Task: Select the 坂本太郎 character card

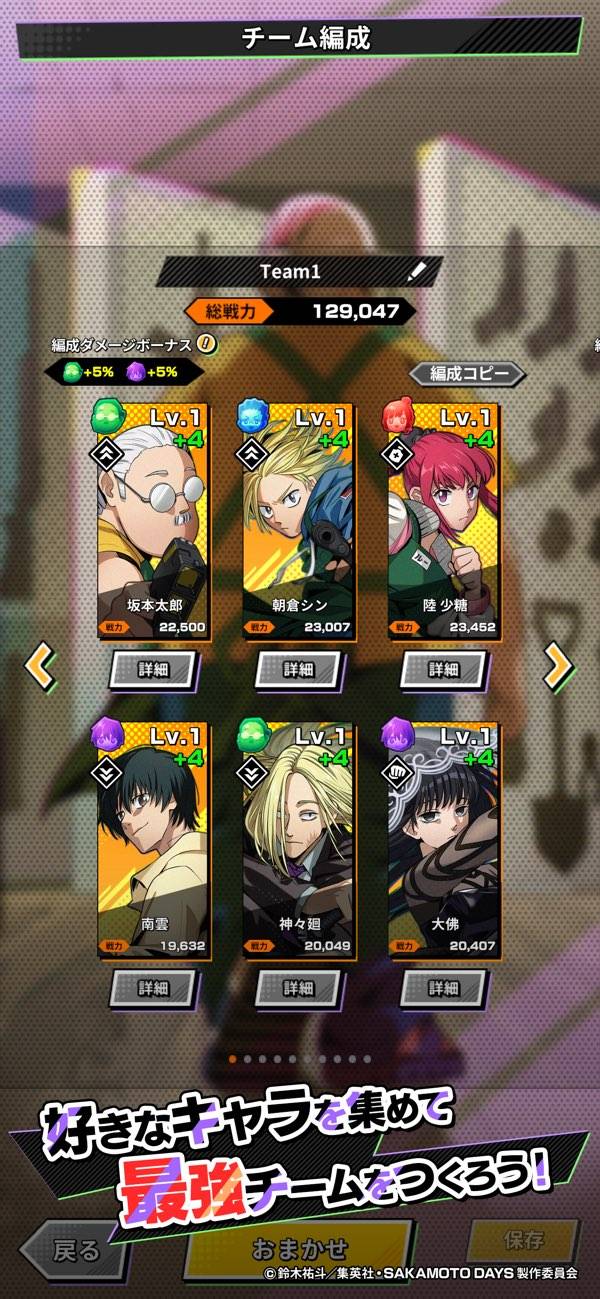Action: (x=153, y=520)
